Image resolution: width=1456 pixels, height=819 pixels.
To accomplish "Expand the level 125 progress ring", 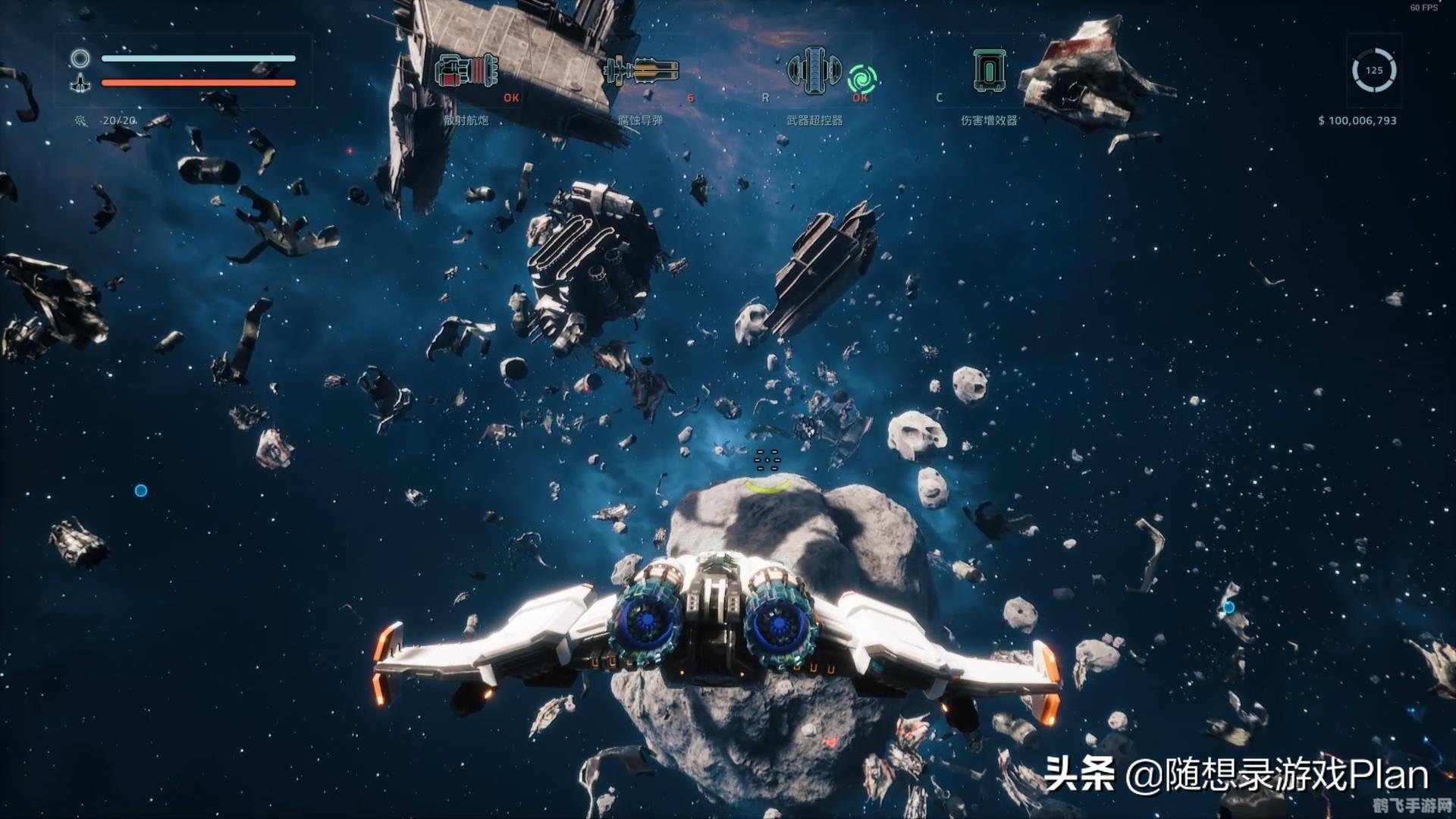I will pos(1373,70).
